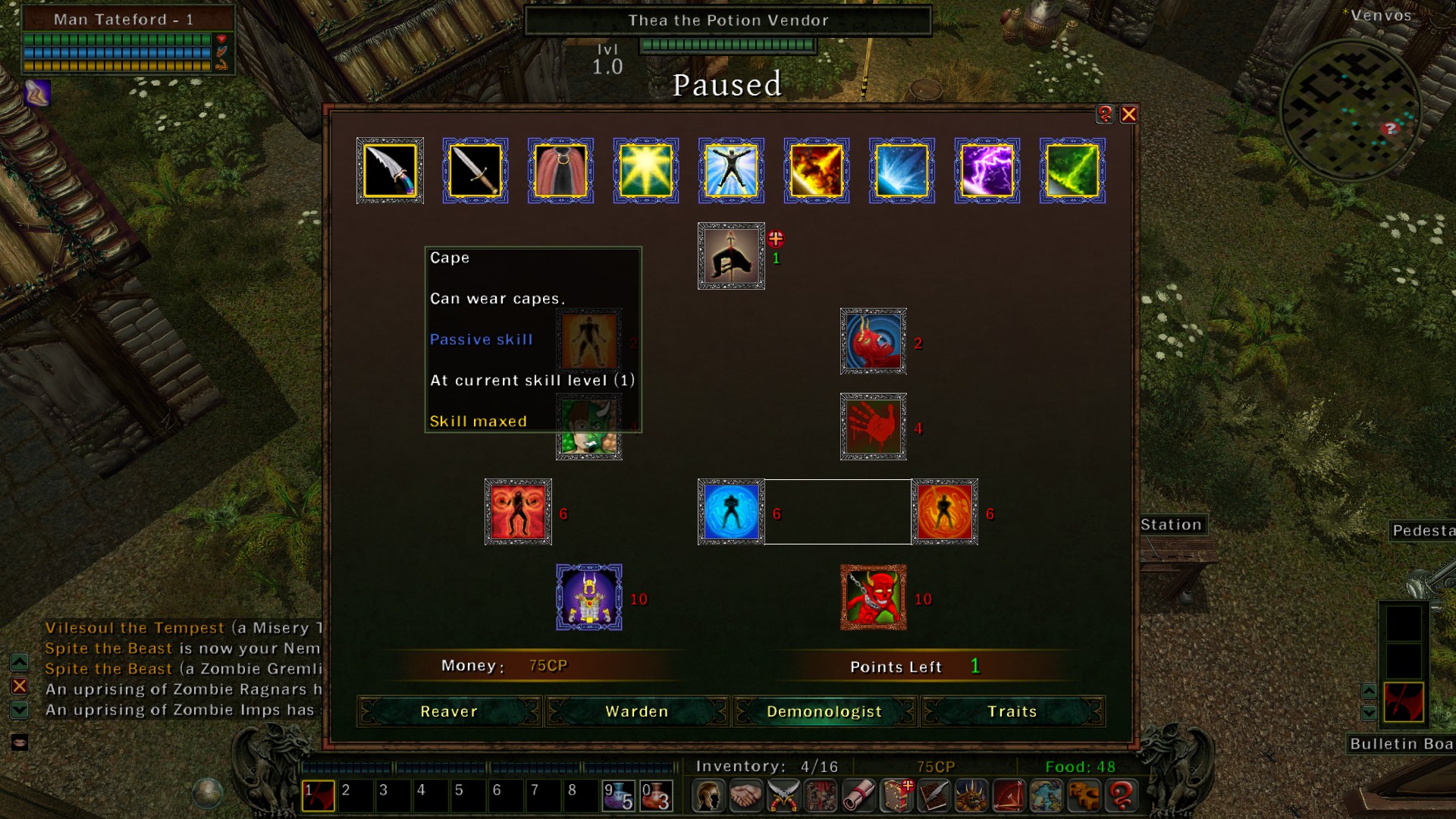The width and height of the screenshot is (1456, 819).
Task: Close the skill tree window
Action: tap(1128, 115)
